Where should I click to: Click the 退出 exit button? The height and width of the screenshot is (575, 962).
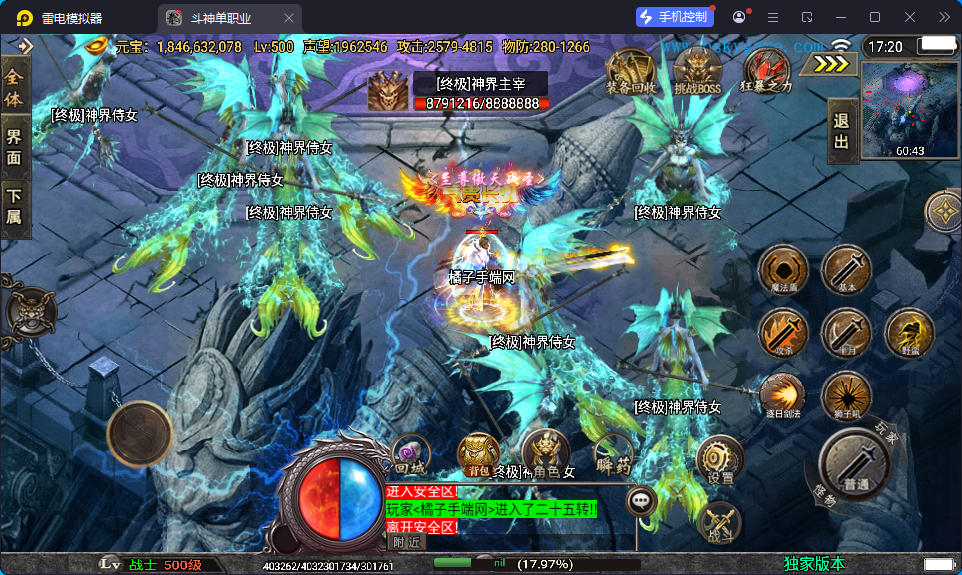click(842, 131)
